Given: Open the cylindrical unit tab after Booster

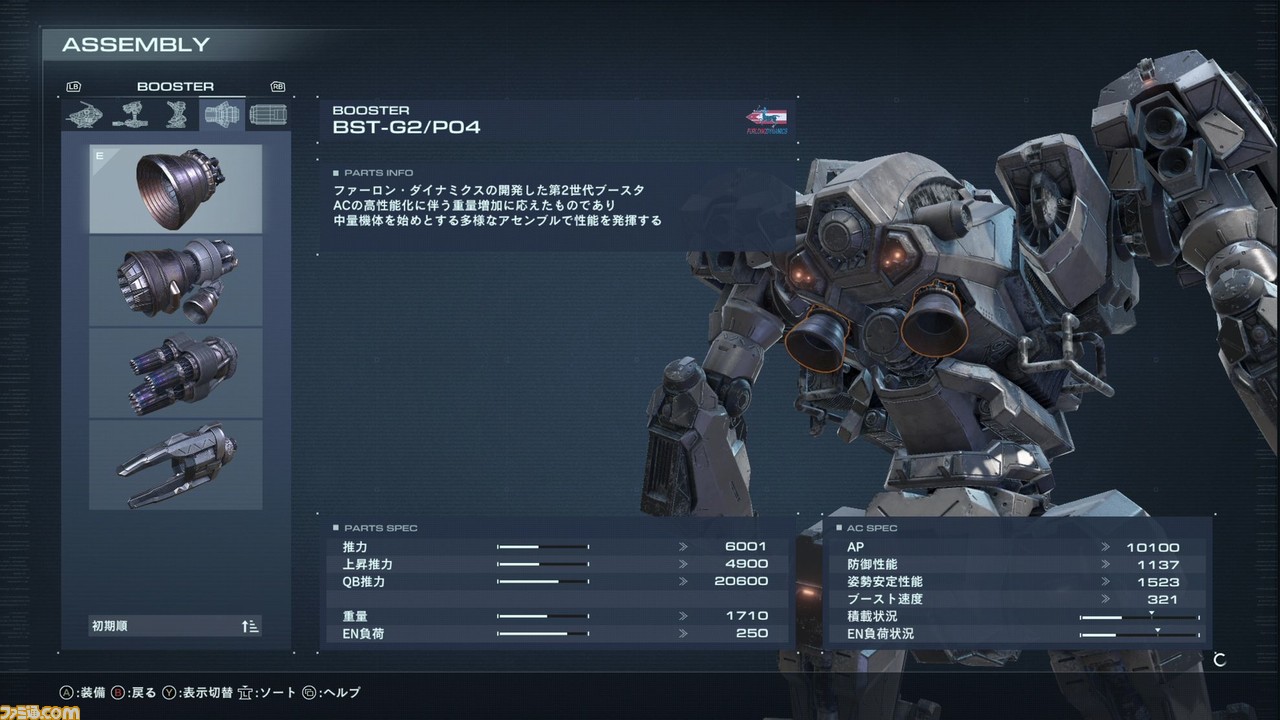Looking at the screenshot, I should click(x=266, y=115).
